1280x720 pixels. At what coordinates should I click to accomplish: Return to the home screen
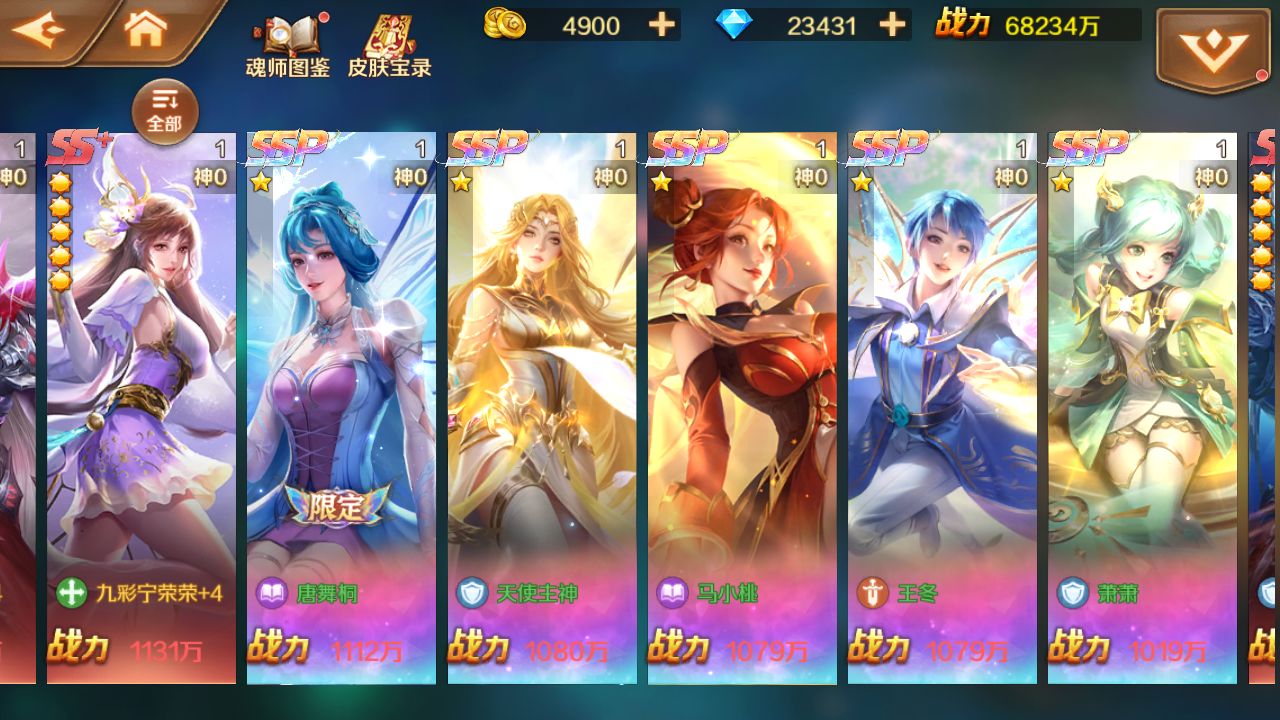[146, 30]
